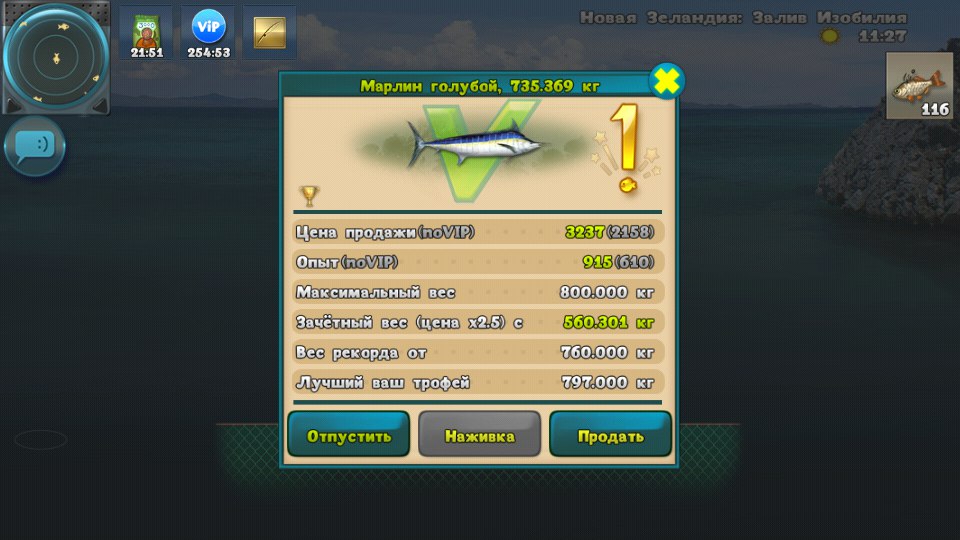Choose the Наживка bait button
Screen dimensions: 960x540
pos(480,435)
